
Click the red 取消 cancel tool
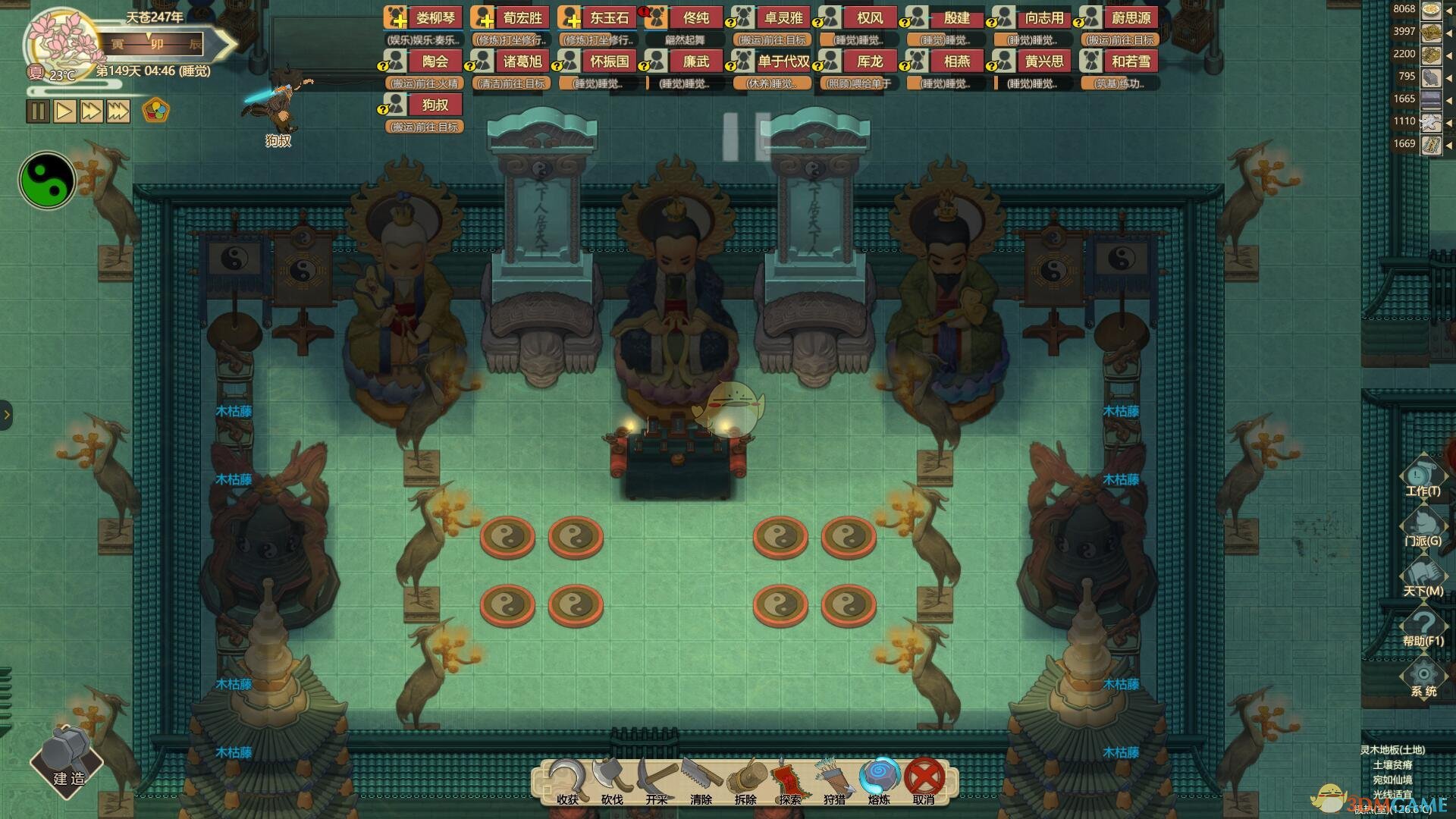tap(924, 780)
